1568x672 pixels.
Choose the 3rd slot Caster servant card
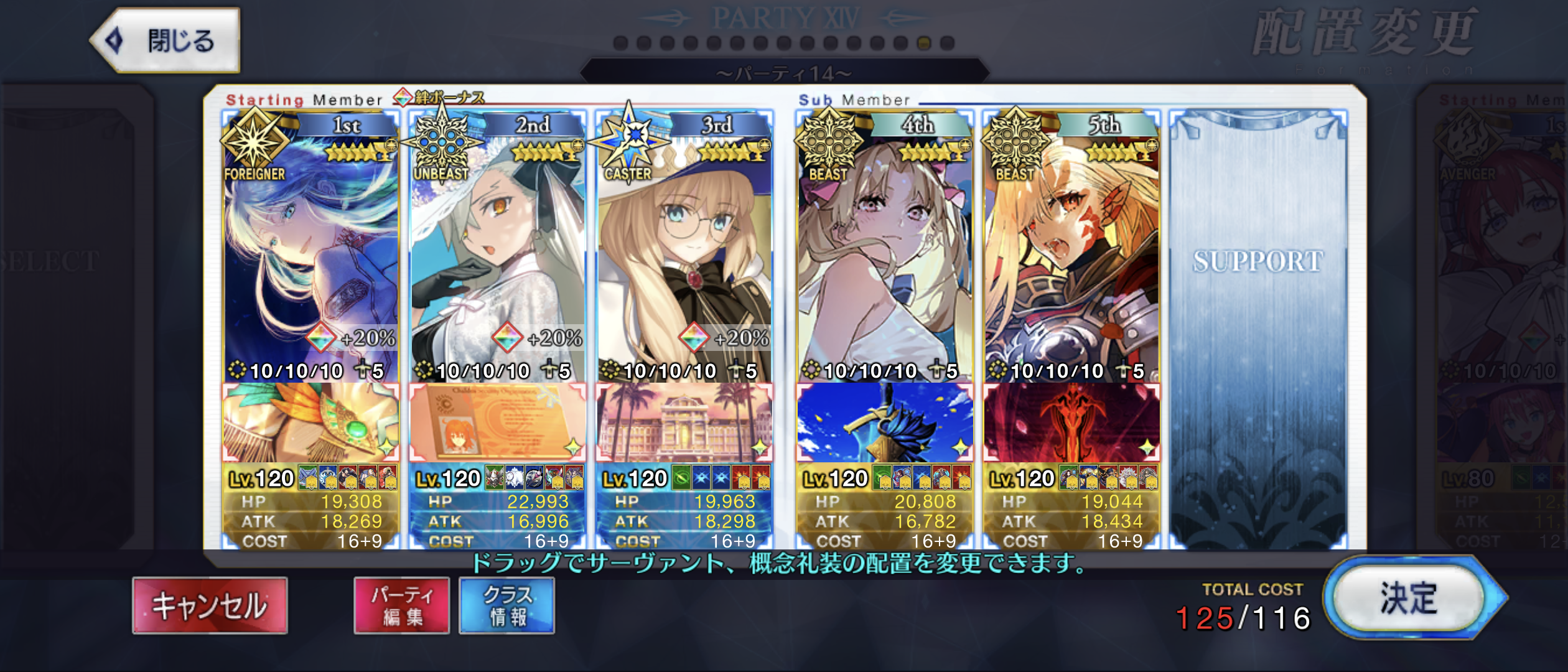(684, 249)
